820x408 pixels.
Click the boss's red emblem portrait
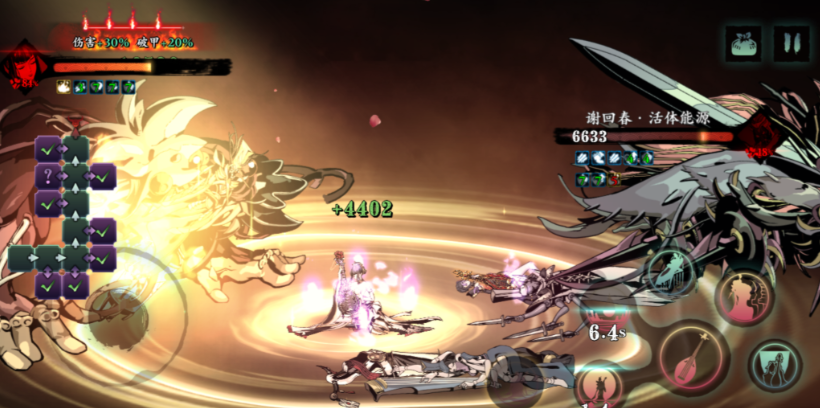tap(761, 135)
